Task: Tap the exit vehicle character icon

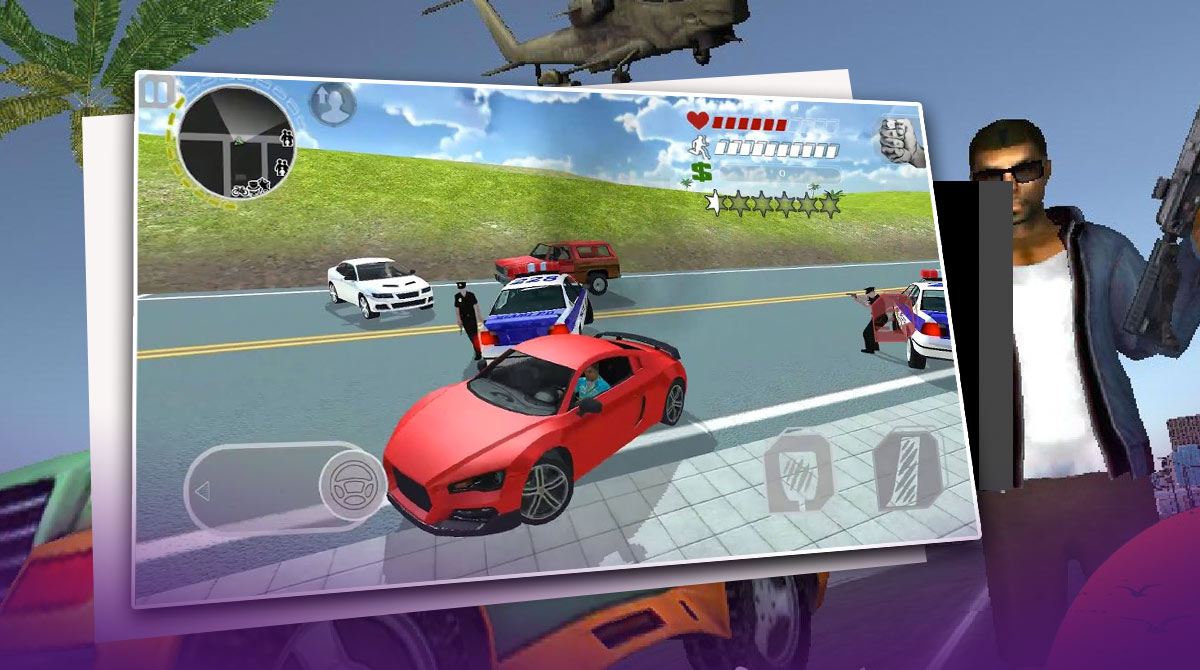Action: 332,103
